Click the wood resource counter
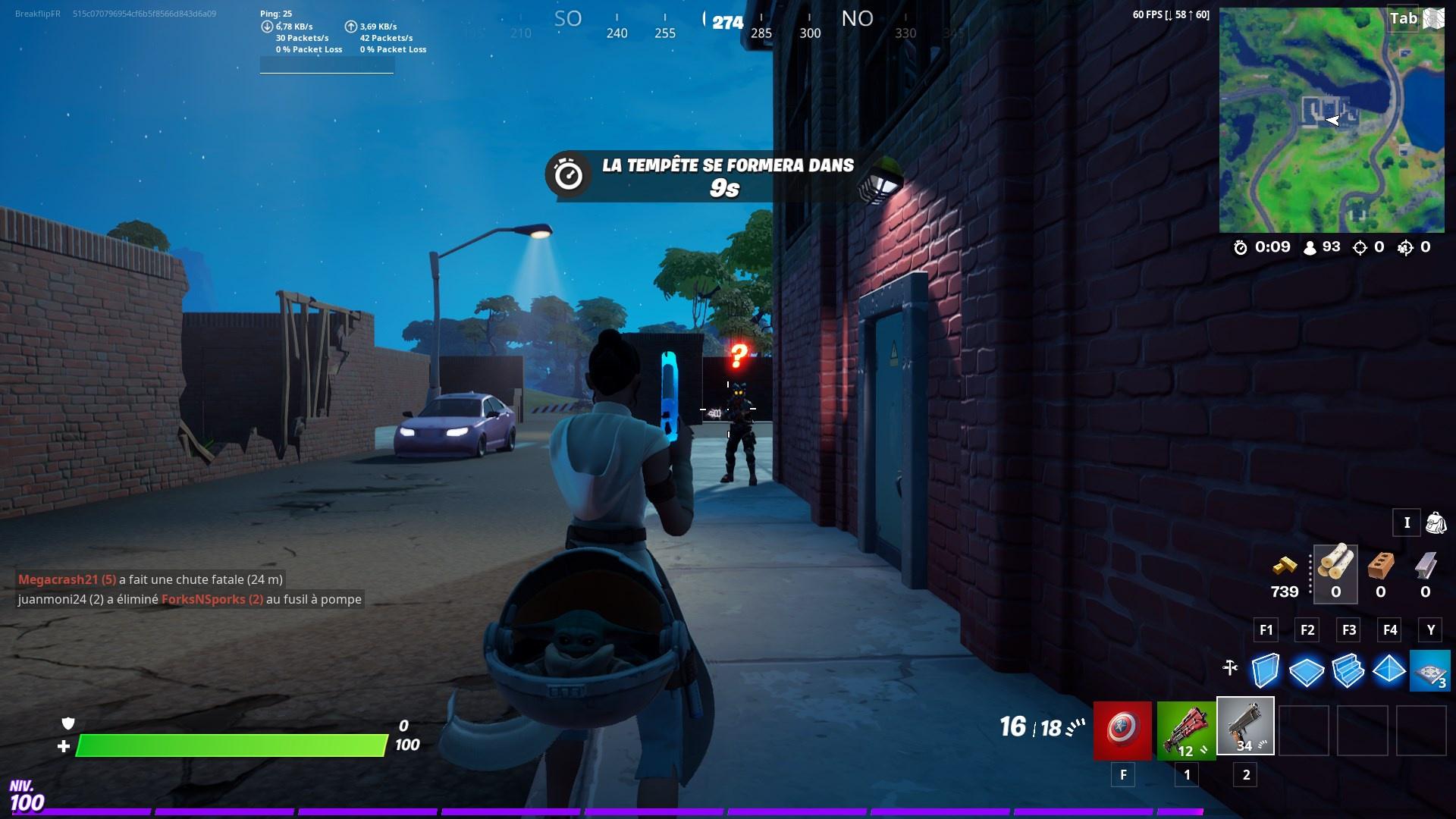The width and height of the screenshot is (1456, 819). click(1335, 574)
